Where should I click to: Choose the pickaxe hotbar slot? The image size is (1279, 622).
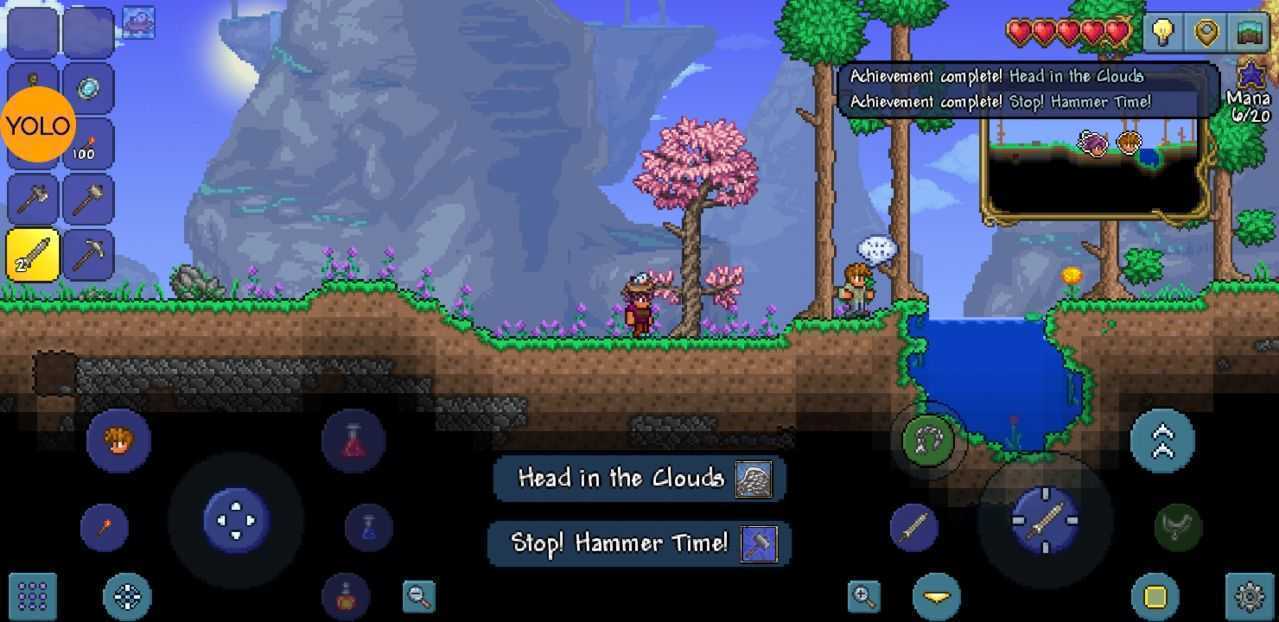(x=88, y=255)
